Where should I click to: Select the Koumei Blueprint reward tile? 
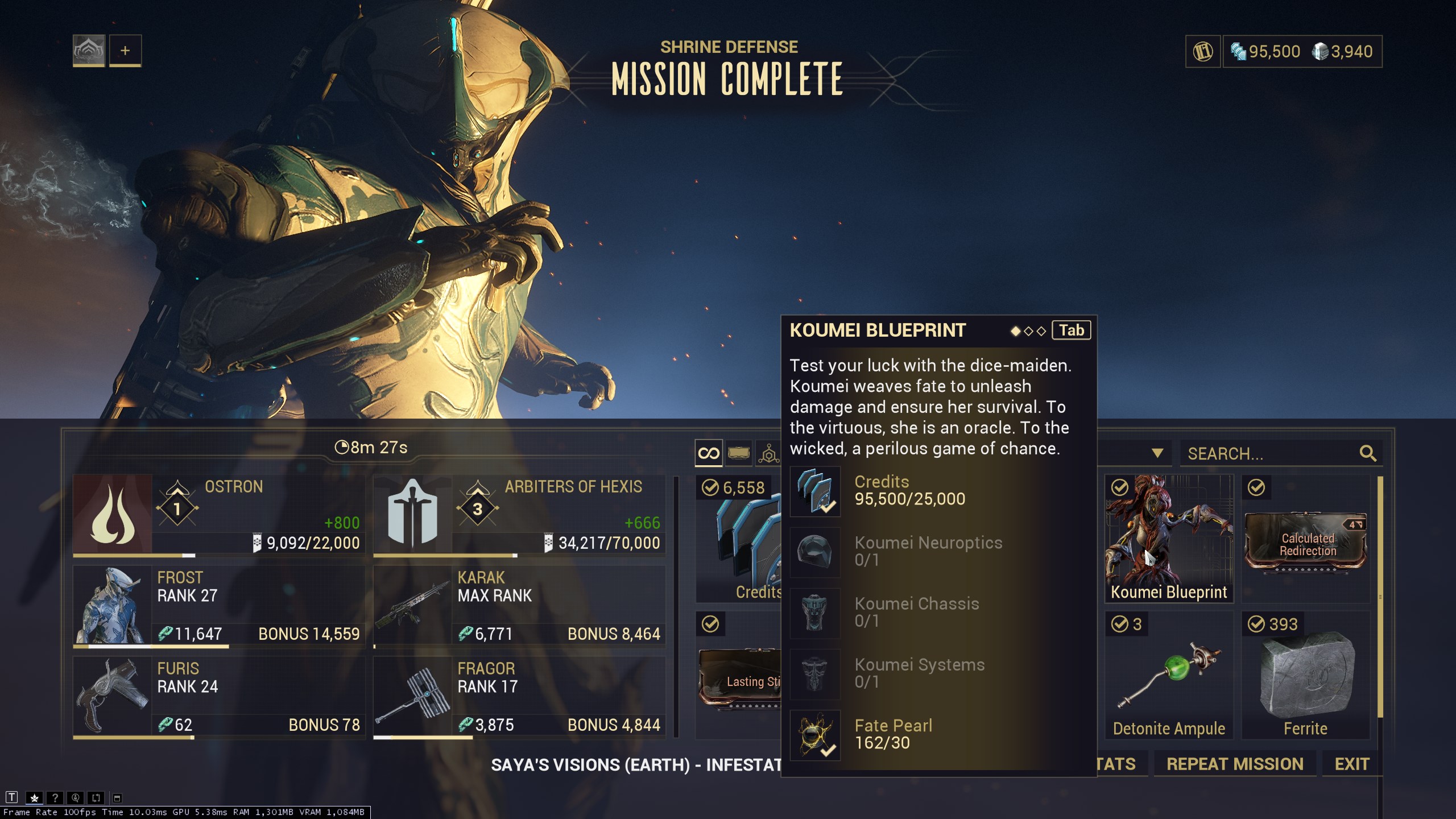(x=1169, y=538)
